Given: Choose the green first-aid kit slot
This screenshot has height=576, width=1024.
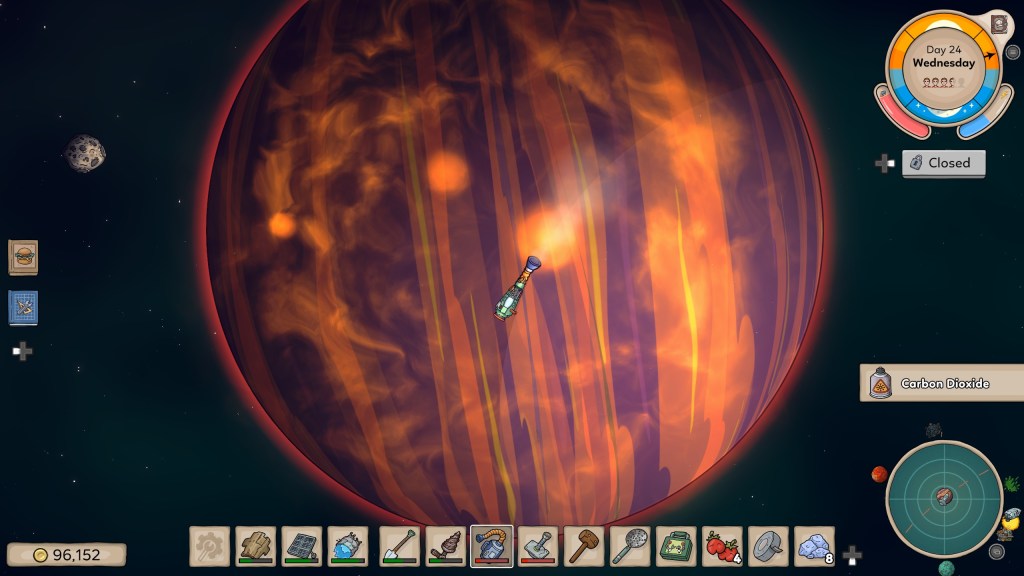Looking at the screenshot, I should coord(676,546).
